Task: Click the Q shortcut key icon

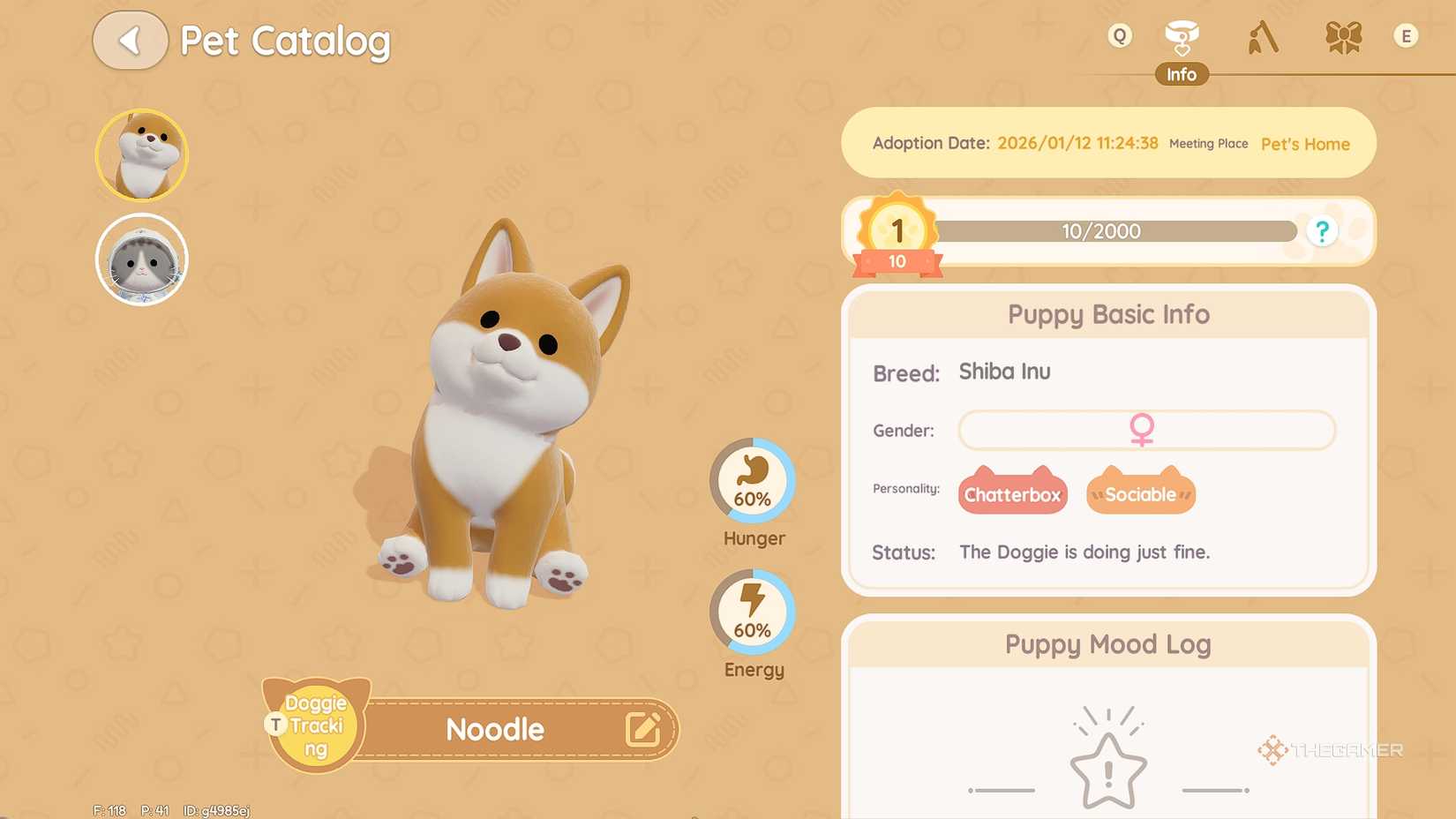Action: [x=1117, y=36]
